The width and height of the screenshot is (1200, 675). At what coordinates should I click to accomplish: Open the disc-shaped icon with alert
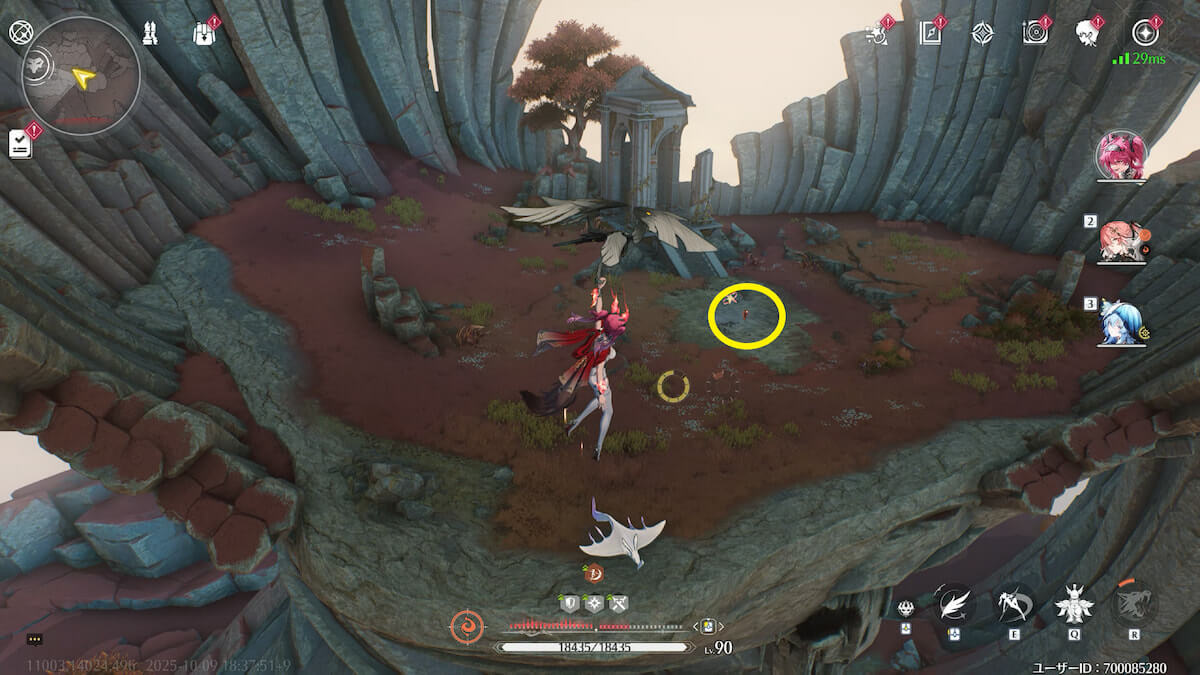coord(1034,33)
